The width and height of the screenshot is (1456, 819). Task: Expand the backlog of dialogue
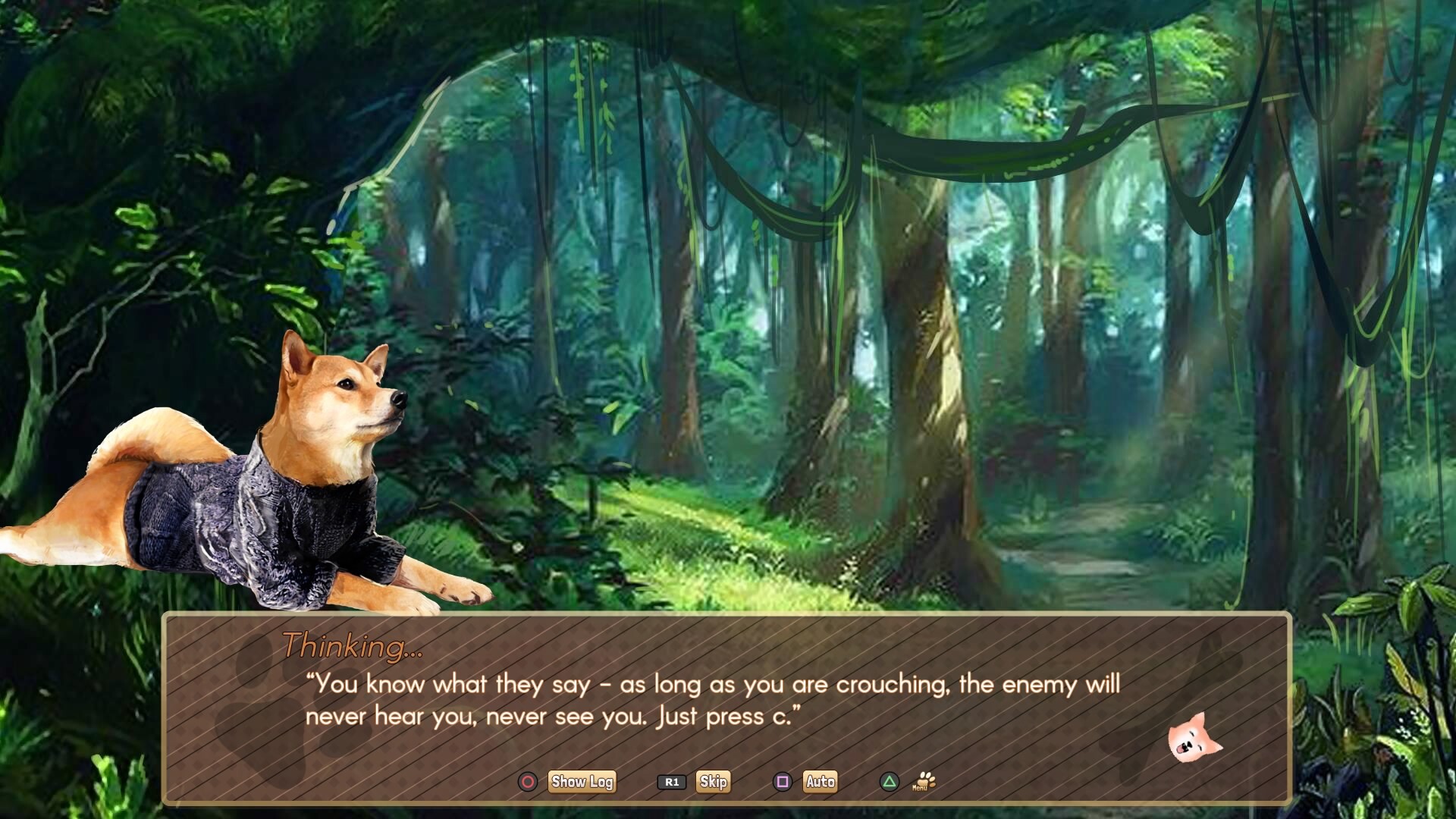[x=582, y=782]
